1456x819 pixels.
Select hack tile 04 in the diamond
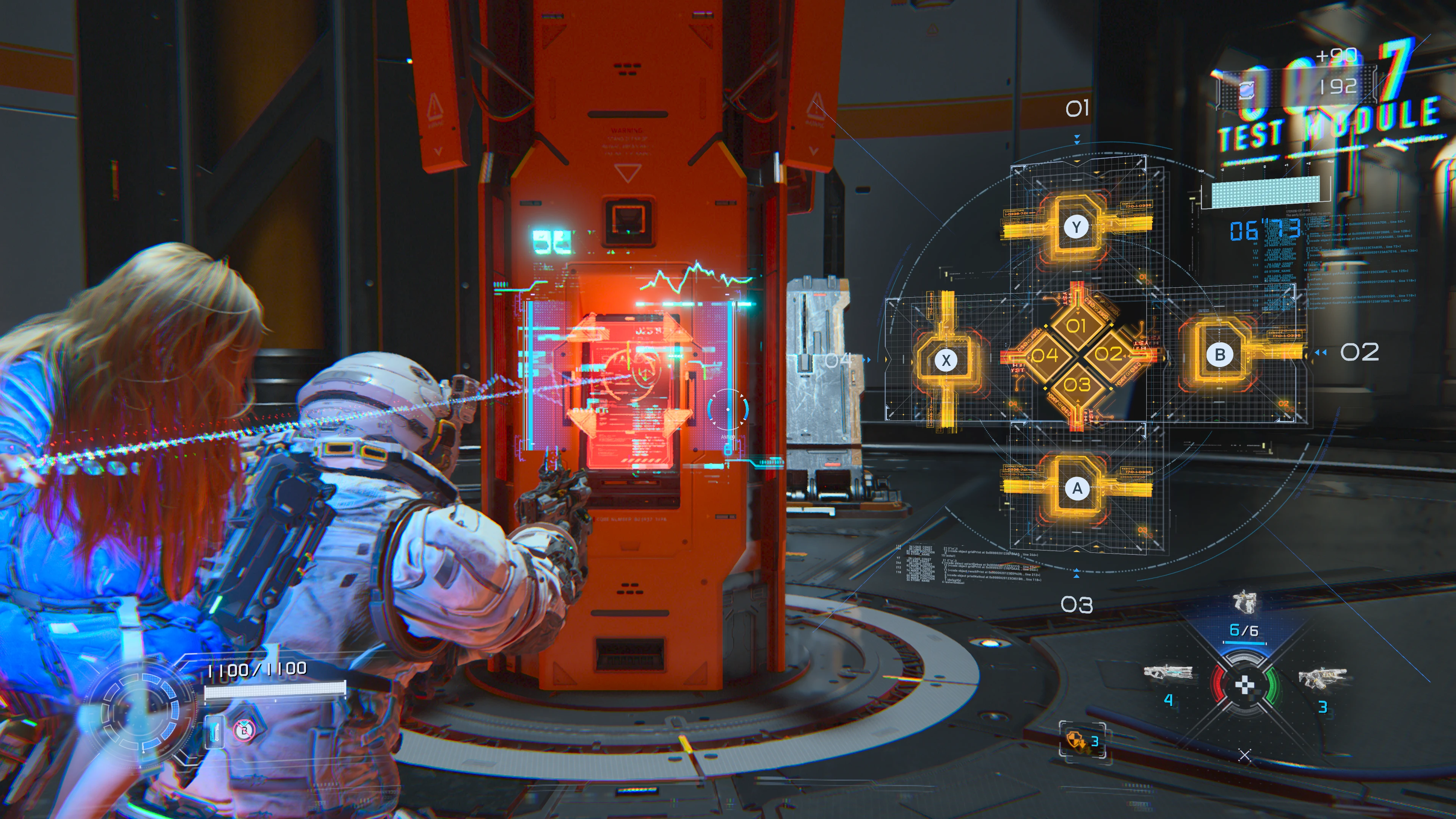1045,355
